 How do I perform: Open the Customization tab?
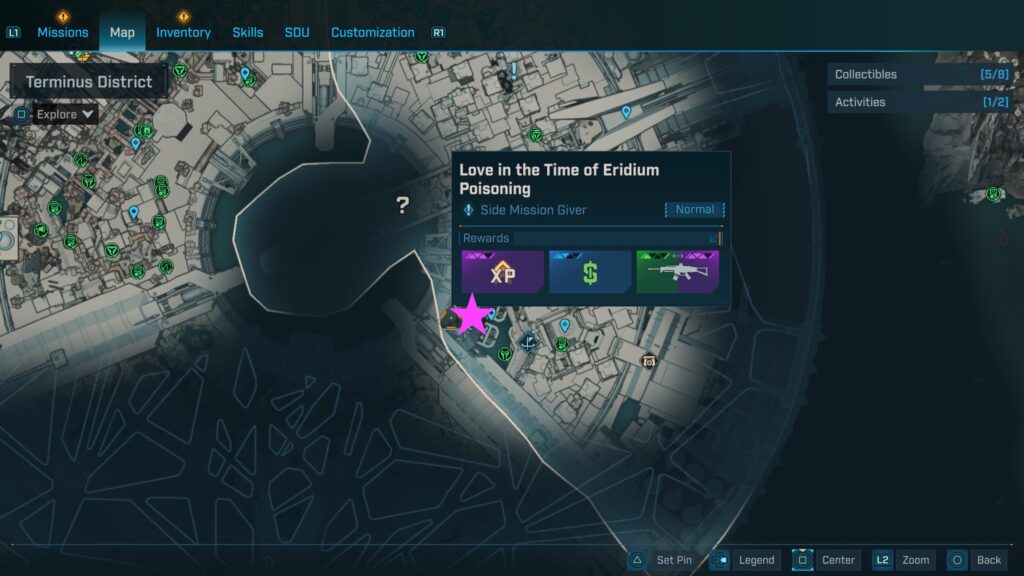coord(372,32)
